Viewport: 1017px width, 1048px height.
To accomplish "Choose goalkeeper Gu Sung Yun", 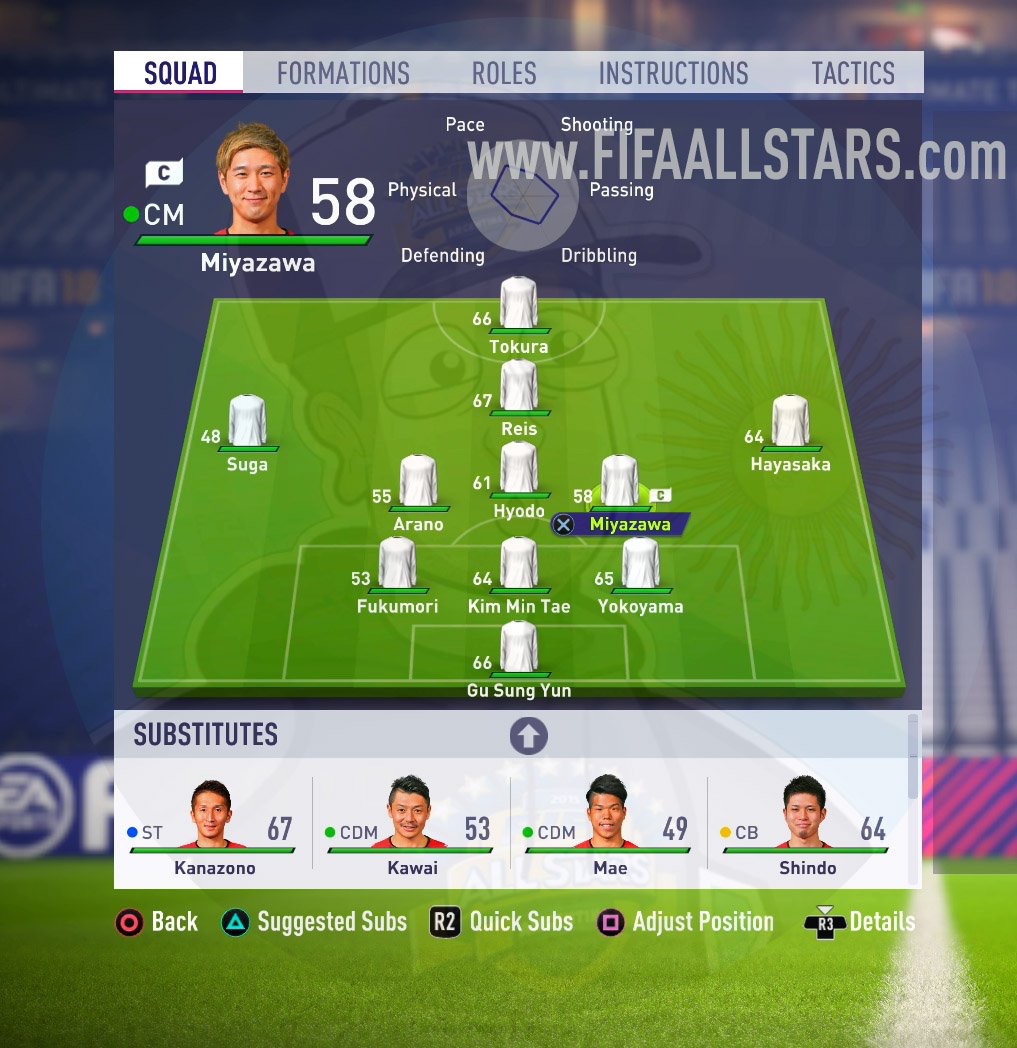I will pos(518,648).
